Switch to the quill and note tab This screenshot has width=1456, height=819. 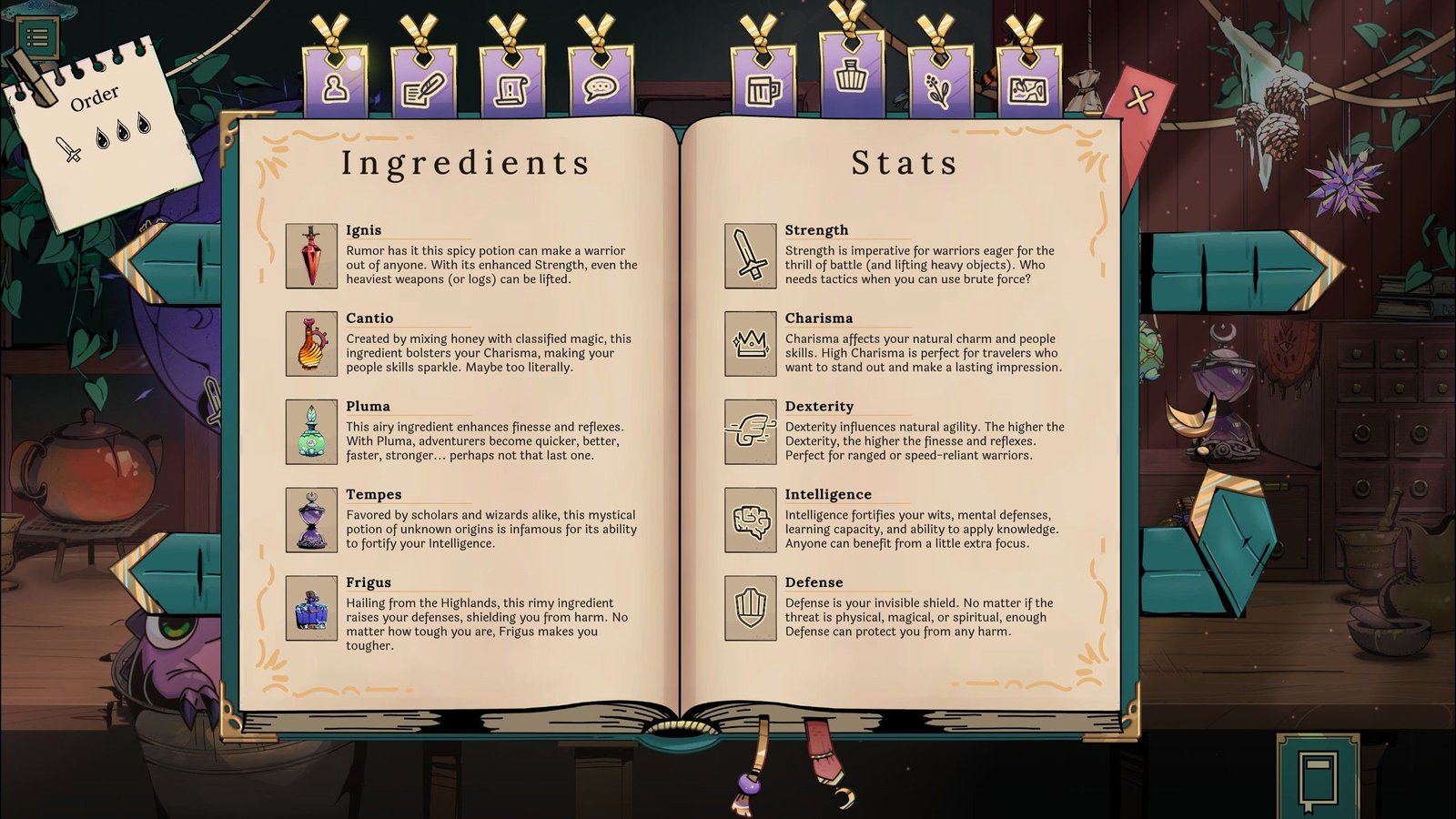click(x=424, y=86)
